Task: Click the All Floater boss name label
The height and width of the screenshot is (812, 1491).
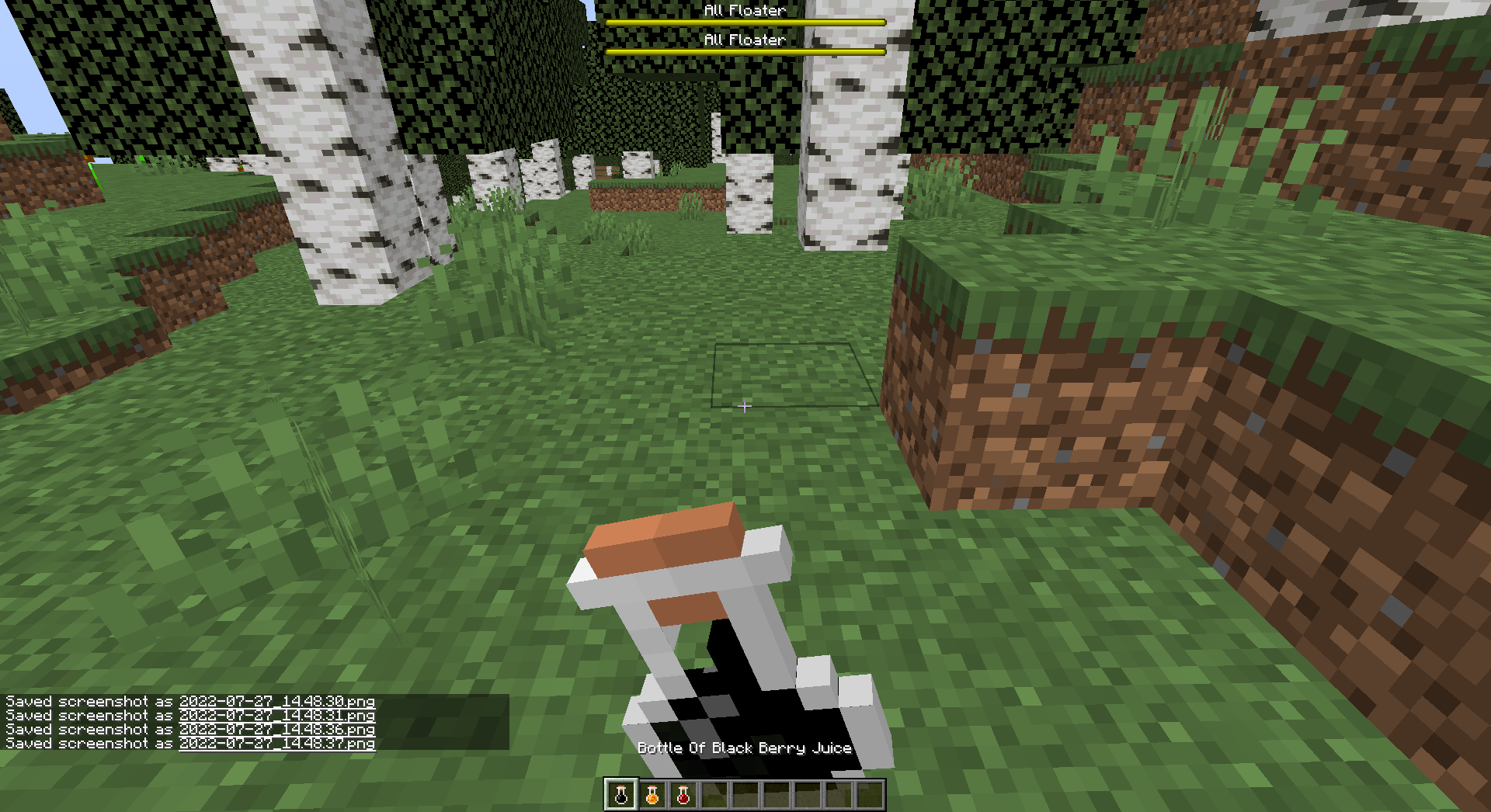Action: [x=744, y=11]
